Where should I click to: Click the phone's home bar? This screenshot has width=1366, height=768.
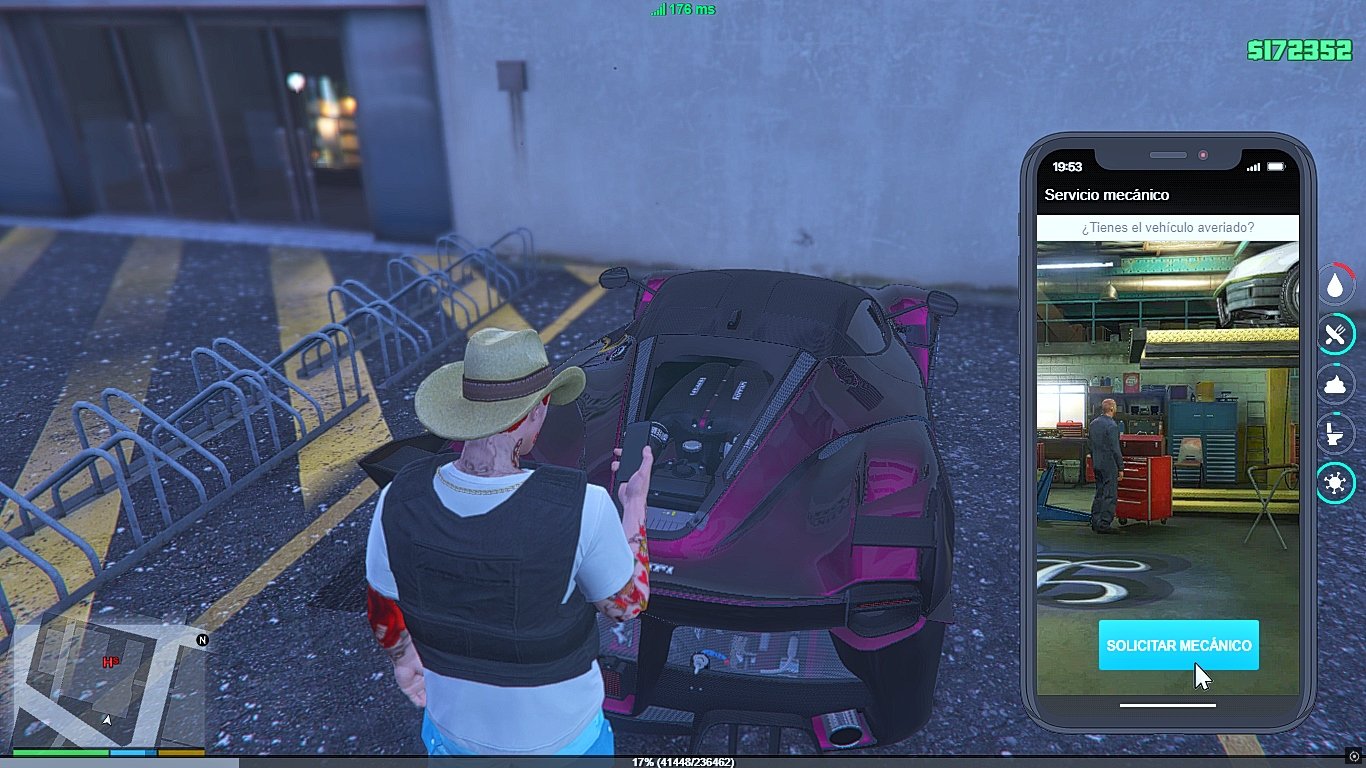[1167, 705]
